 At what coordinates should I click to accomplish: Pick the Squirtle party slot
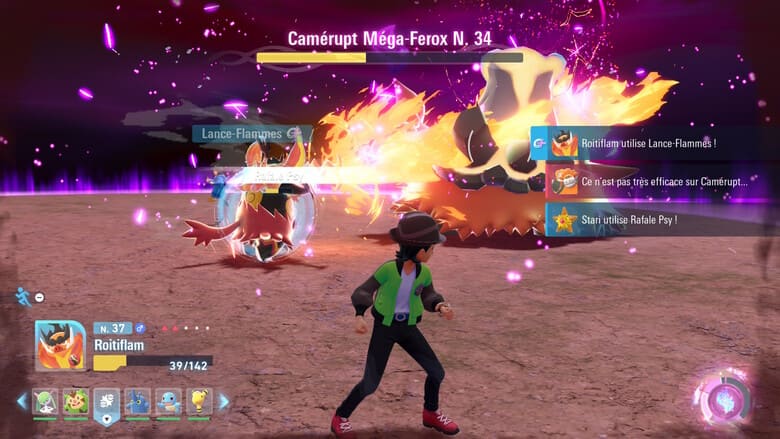[169, 401]
